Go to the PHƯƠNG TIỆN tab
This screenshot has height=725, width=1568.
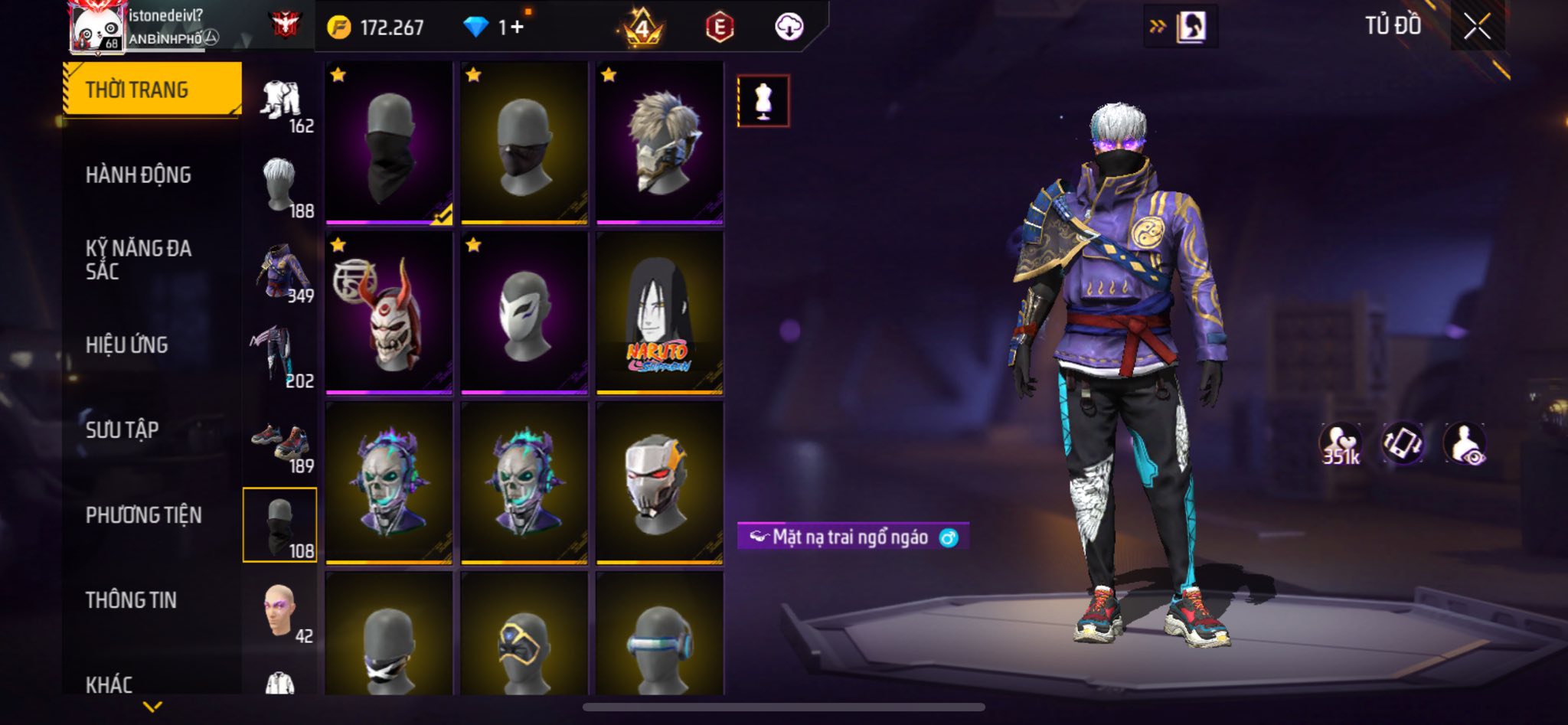click(144, 515)
